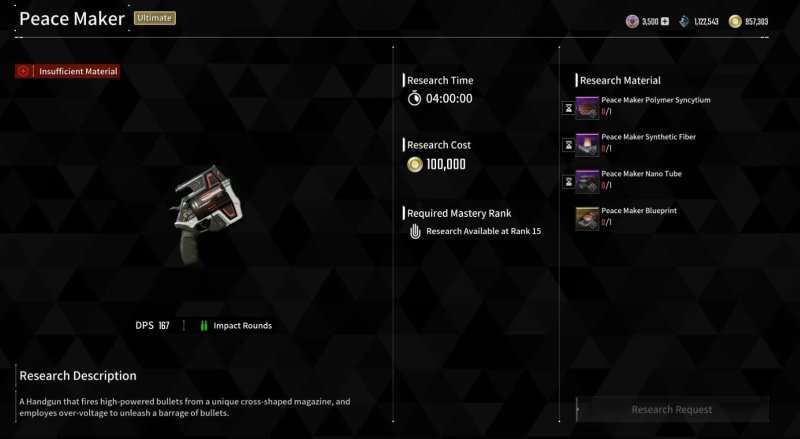
Task: Click the Research Request button
Action: coord(672,409)
